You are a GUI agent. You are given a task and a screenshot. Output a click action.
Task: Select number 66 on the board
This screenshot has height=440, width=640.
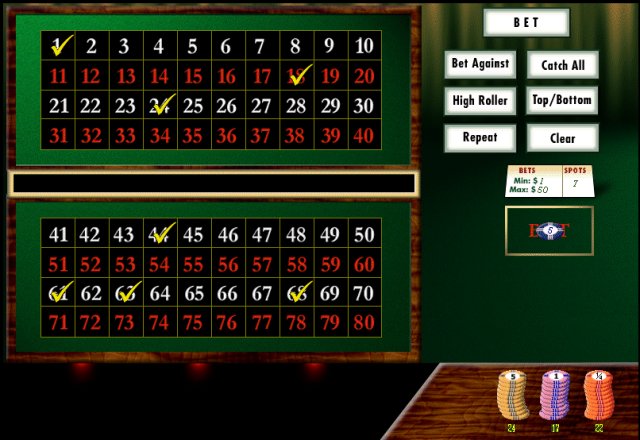pyautogui.click(x=228, y=294)
